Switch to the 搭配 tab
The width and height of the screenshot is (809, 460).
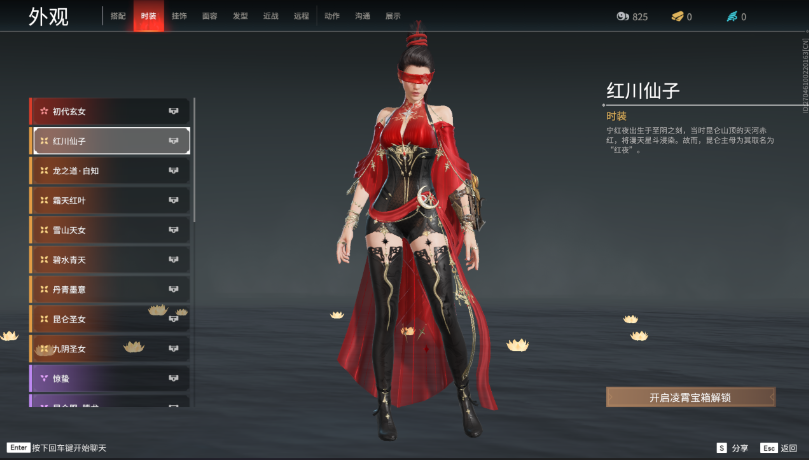pos(118,17)
